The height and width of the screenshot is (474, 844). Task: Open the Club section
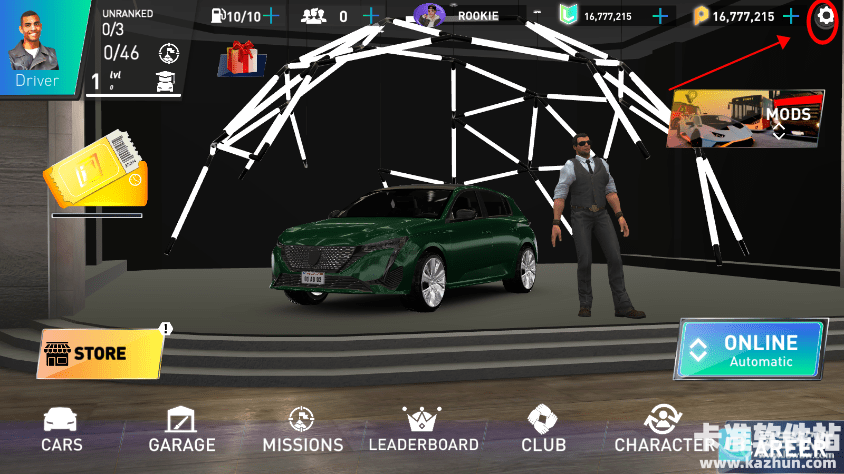coord(543,430)
